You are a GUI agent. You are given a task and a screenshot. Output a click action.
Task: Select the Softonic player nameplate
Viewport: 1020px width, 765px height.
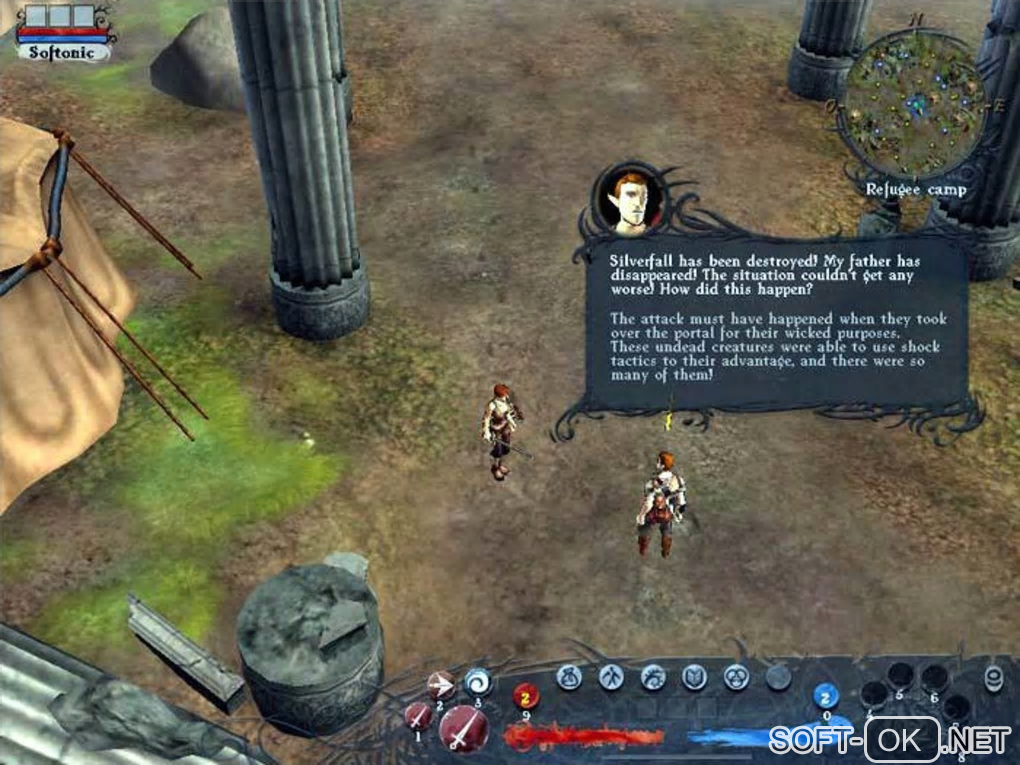(63, 52)
